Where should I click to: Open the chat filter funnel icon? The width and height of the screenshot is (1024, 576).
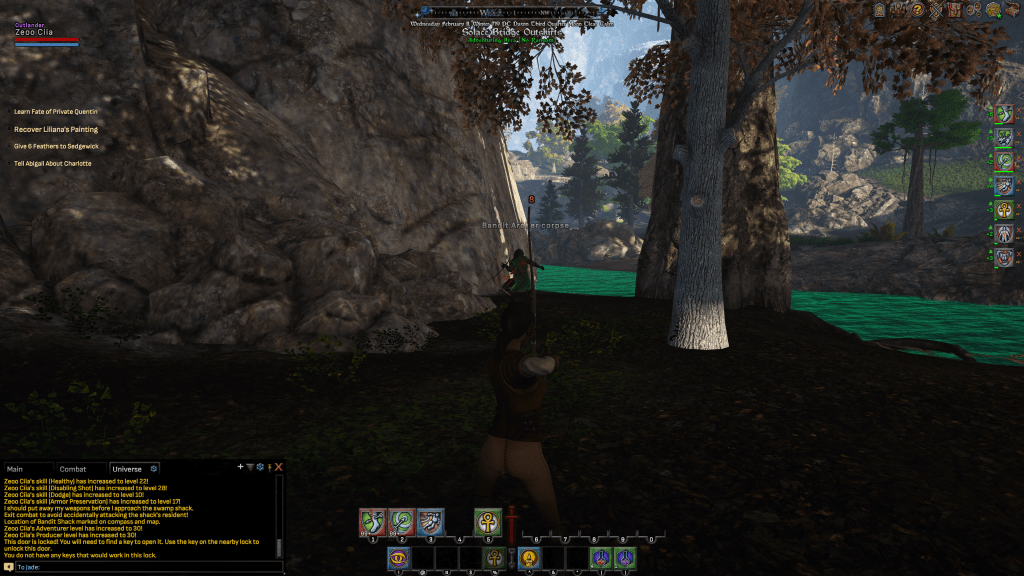point(250,467)
